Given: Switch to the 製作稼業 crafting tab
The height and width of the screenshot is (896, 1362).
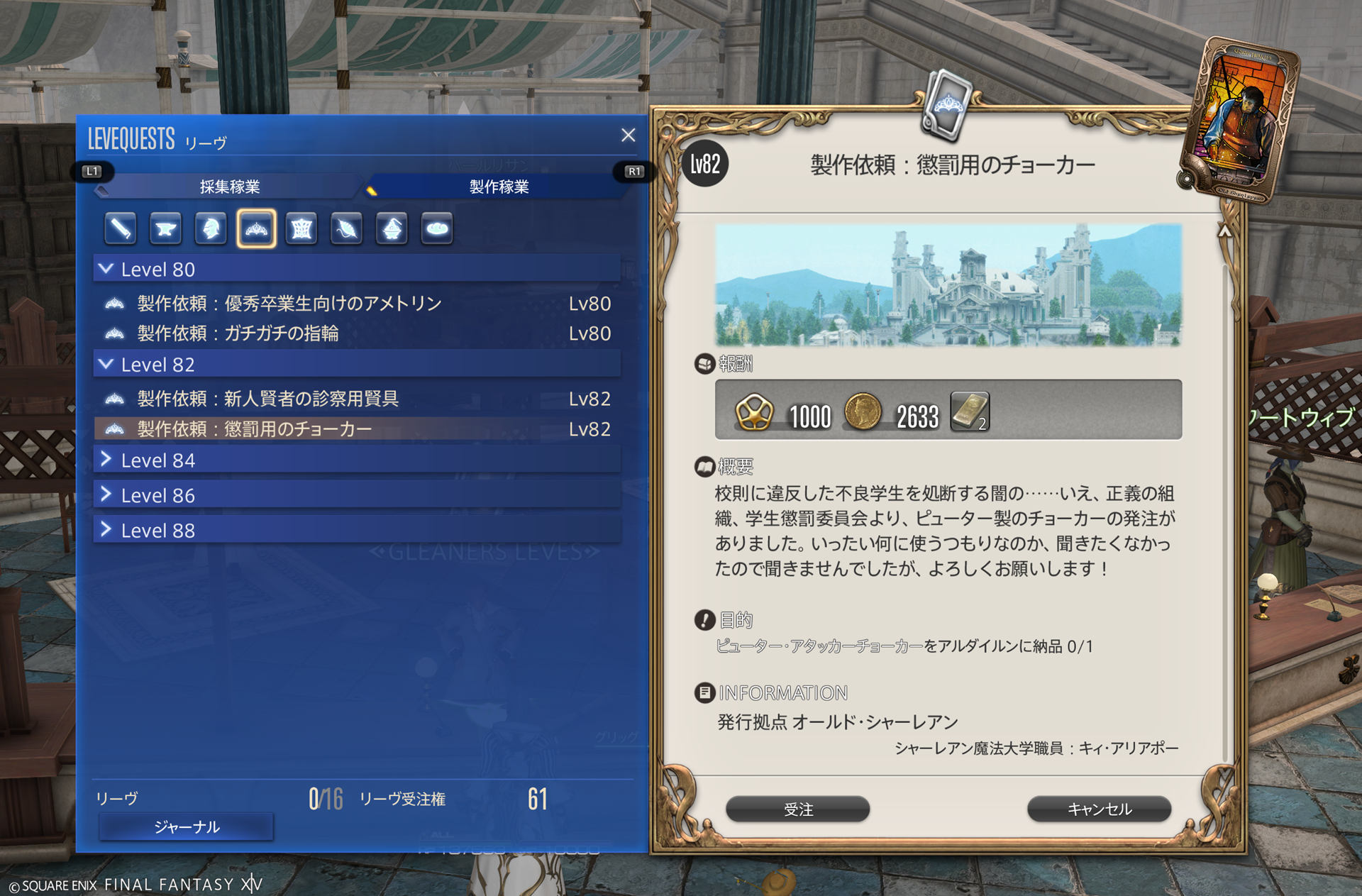Looking at the screenshot, I should [499, 187].
